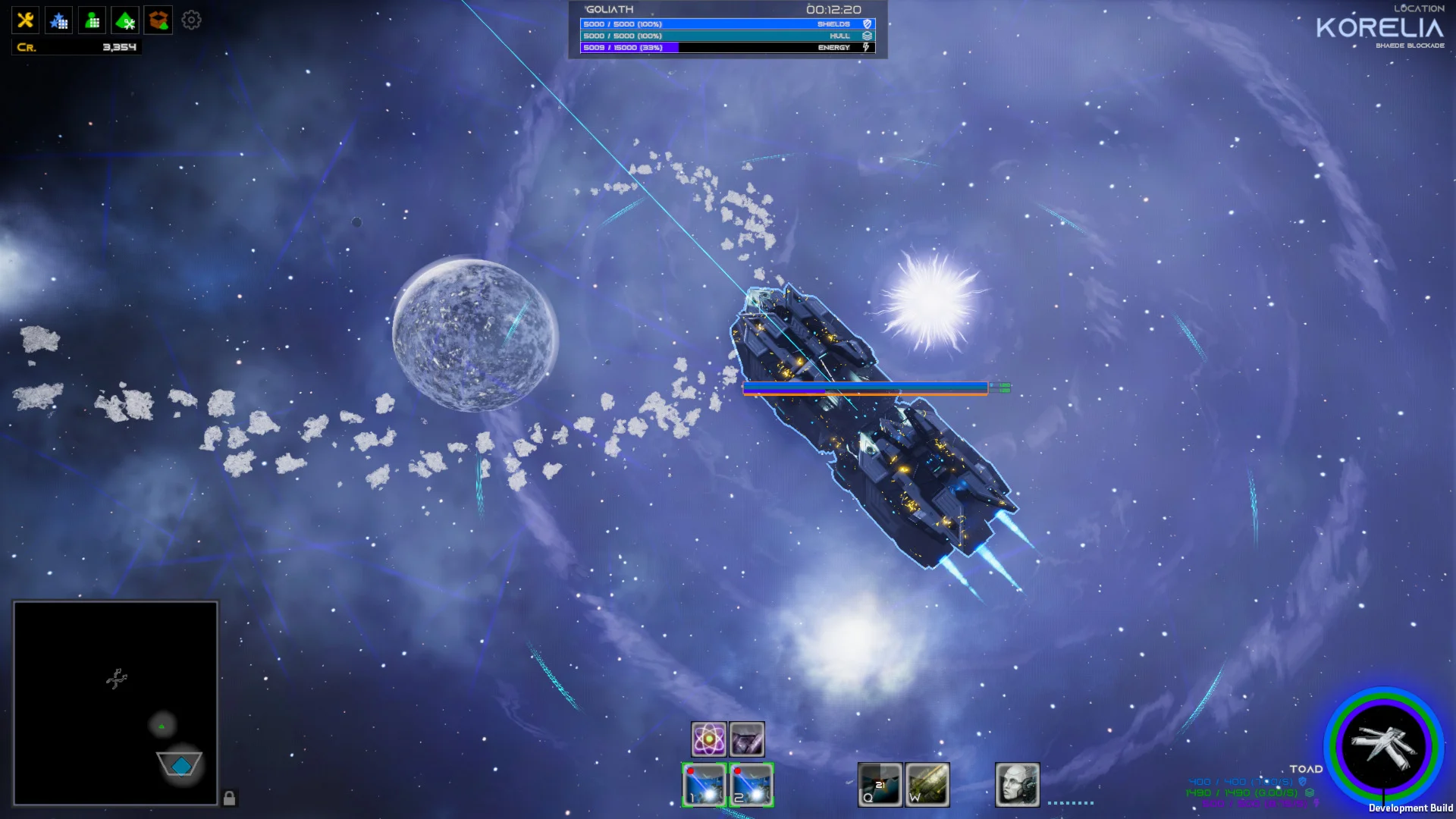Screen dimensions: 1456x819
Task: Activate the purple atom module icon
Action: 708,739
